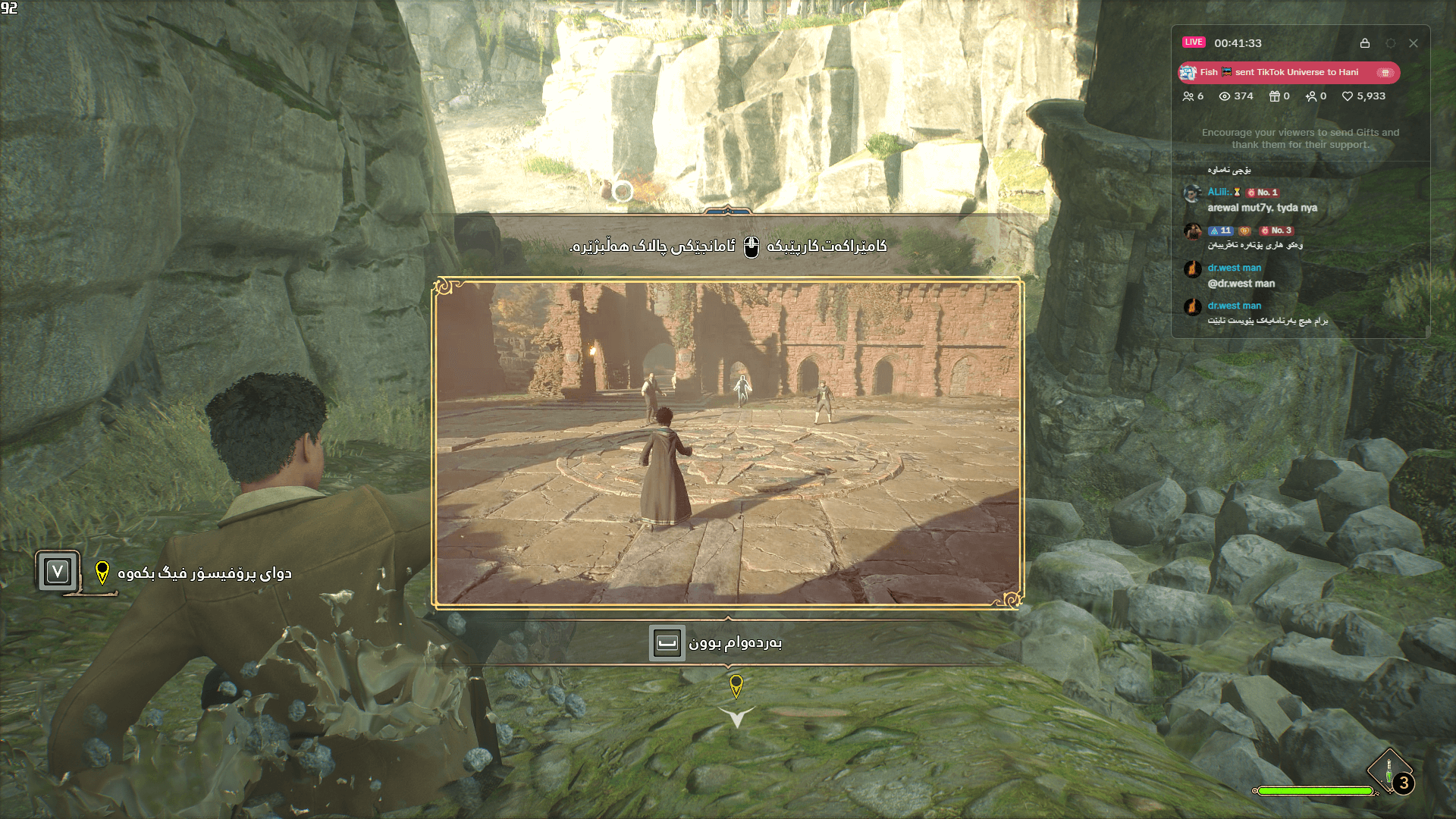Click the downward chevron below the waypoint pin
Screen dimensions: 1456x819
click(738, 715)
